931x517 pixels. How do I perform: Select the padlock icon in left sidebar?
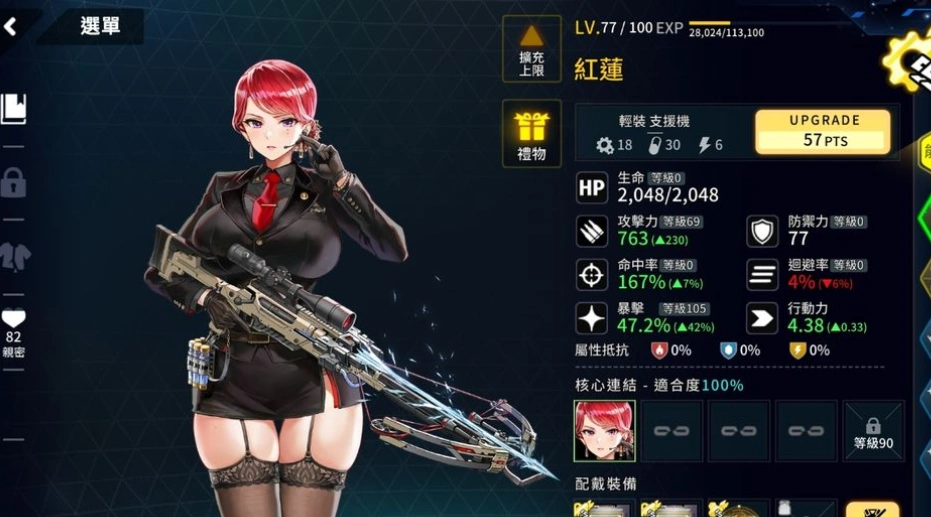tap(14, 183)
